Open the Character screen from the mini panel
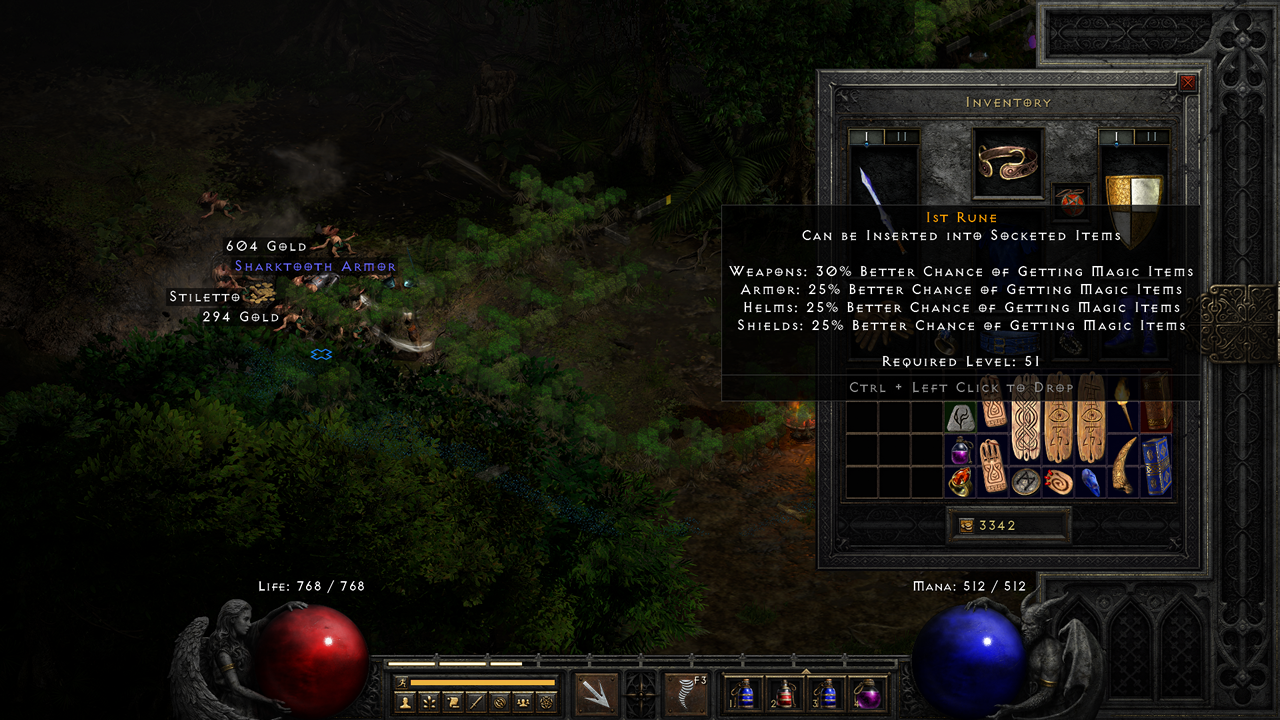1280x720 pixels. (x=405, y=700)
